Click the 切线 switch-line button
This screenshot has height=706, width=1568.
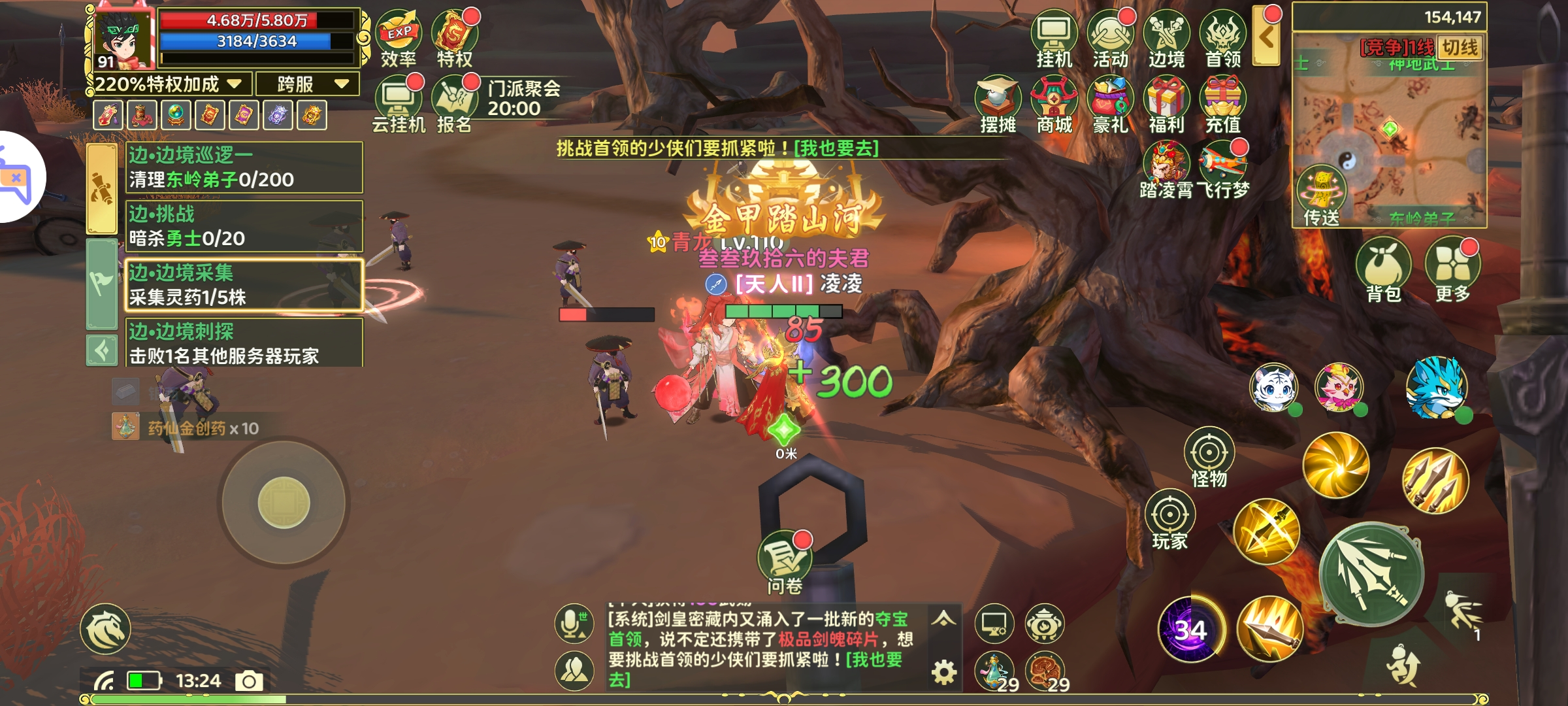(1460, 48)
